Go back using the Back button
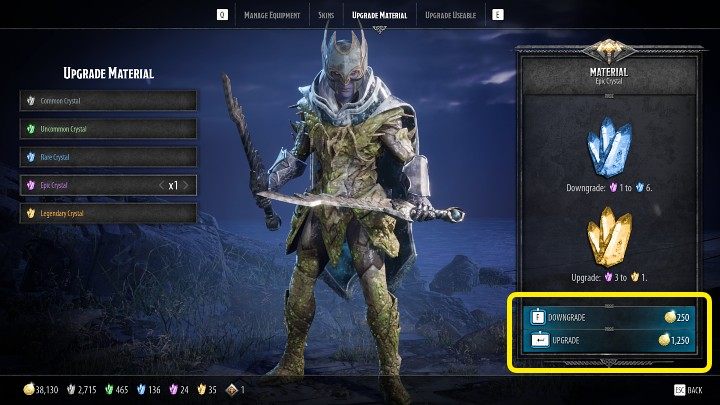 [x=688, y=389]
